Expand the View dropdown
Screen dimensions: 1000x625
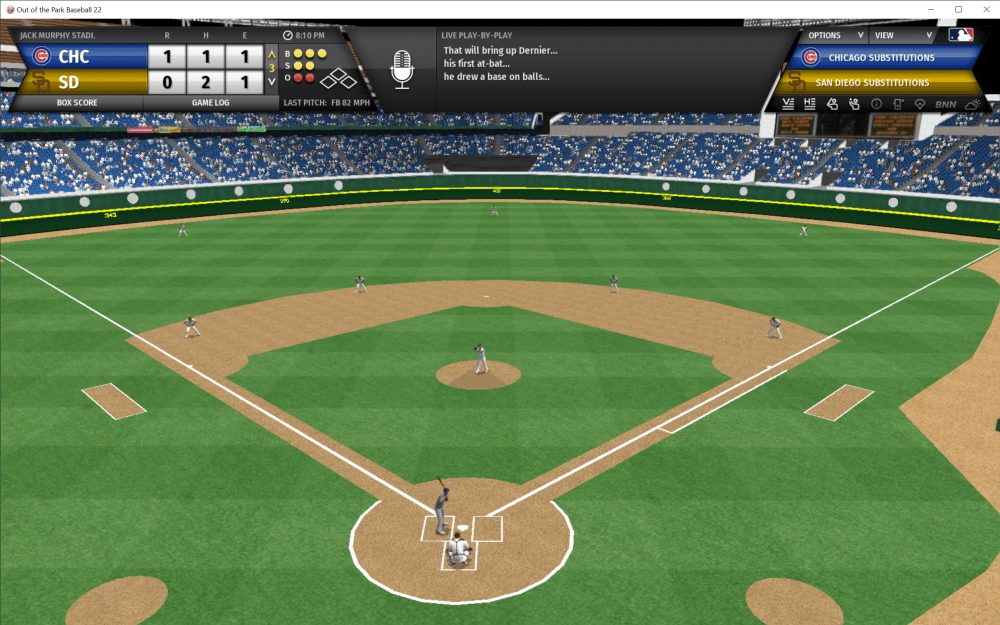pos(897,35)
